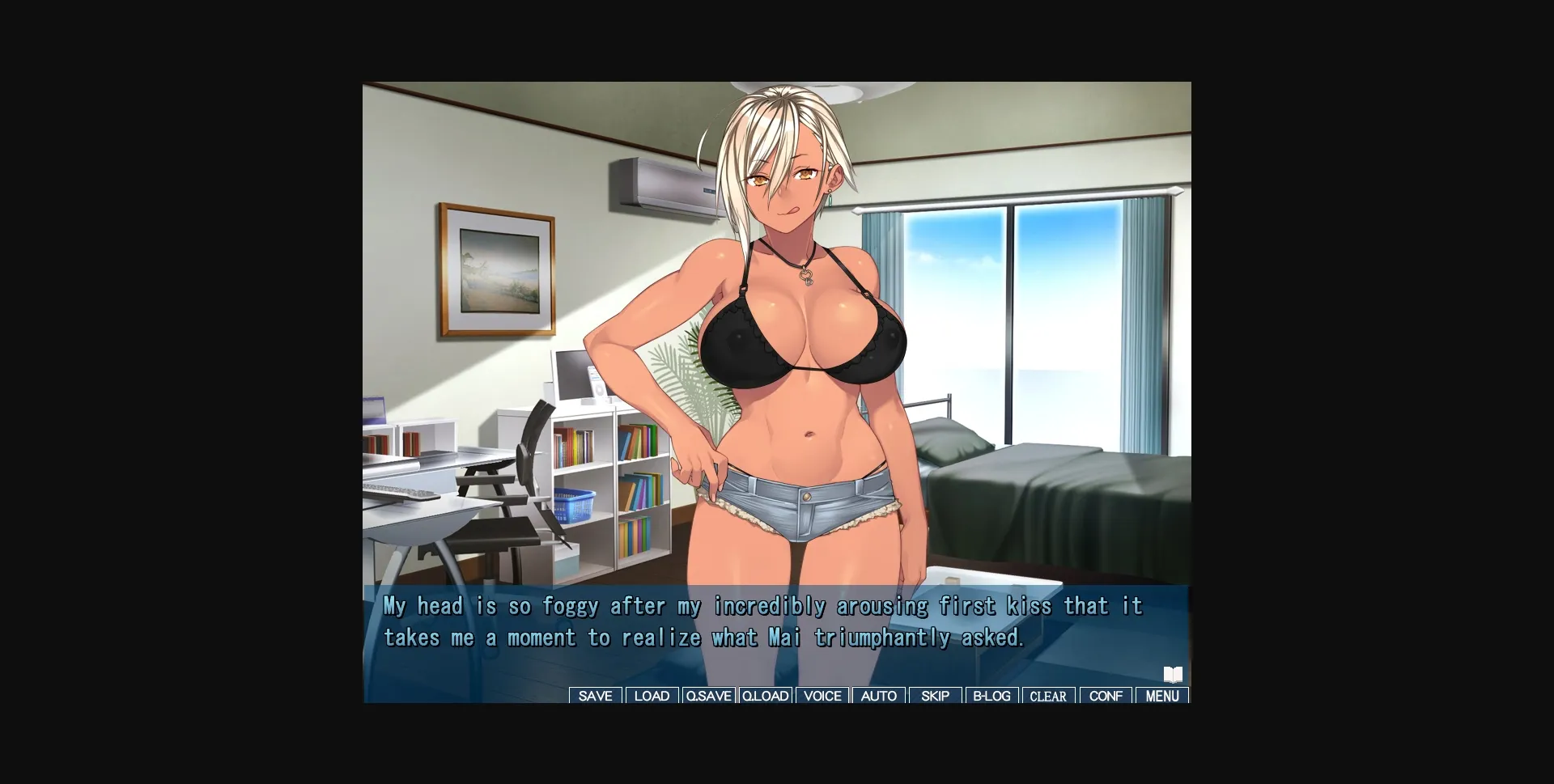Perform a quick save via Q.SAVE
The height and width of the screenshot is (784, 1554).
tap(708, 696)
